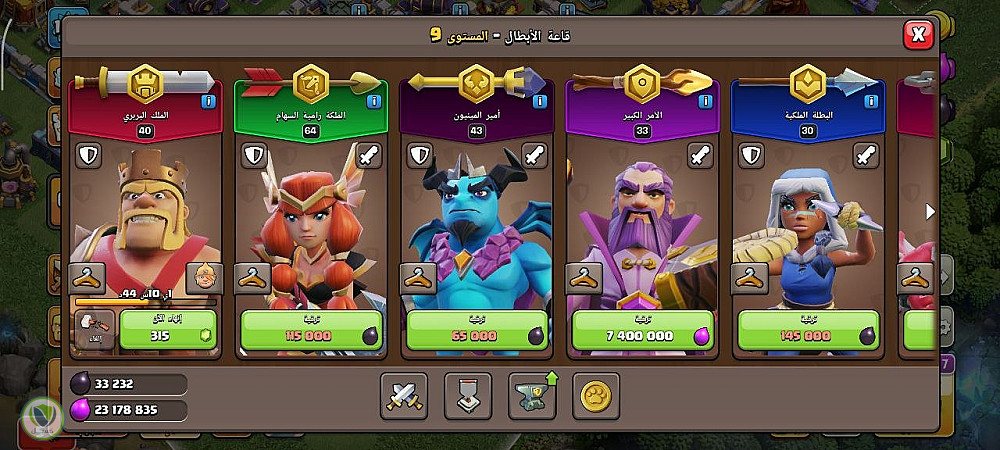
Task: Close the Hero Hall window
Action: click(916, 36)
